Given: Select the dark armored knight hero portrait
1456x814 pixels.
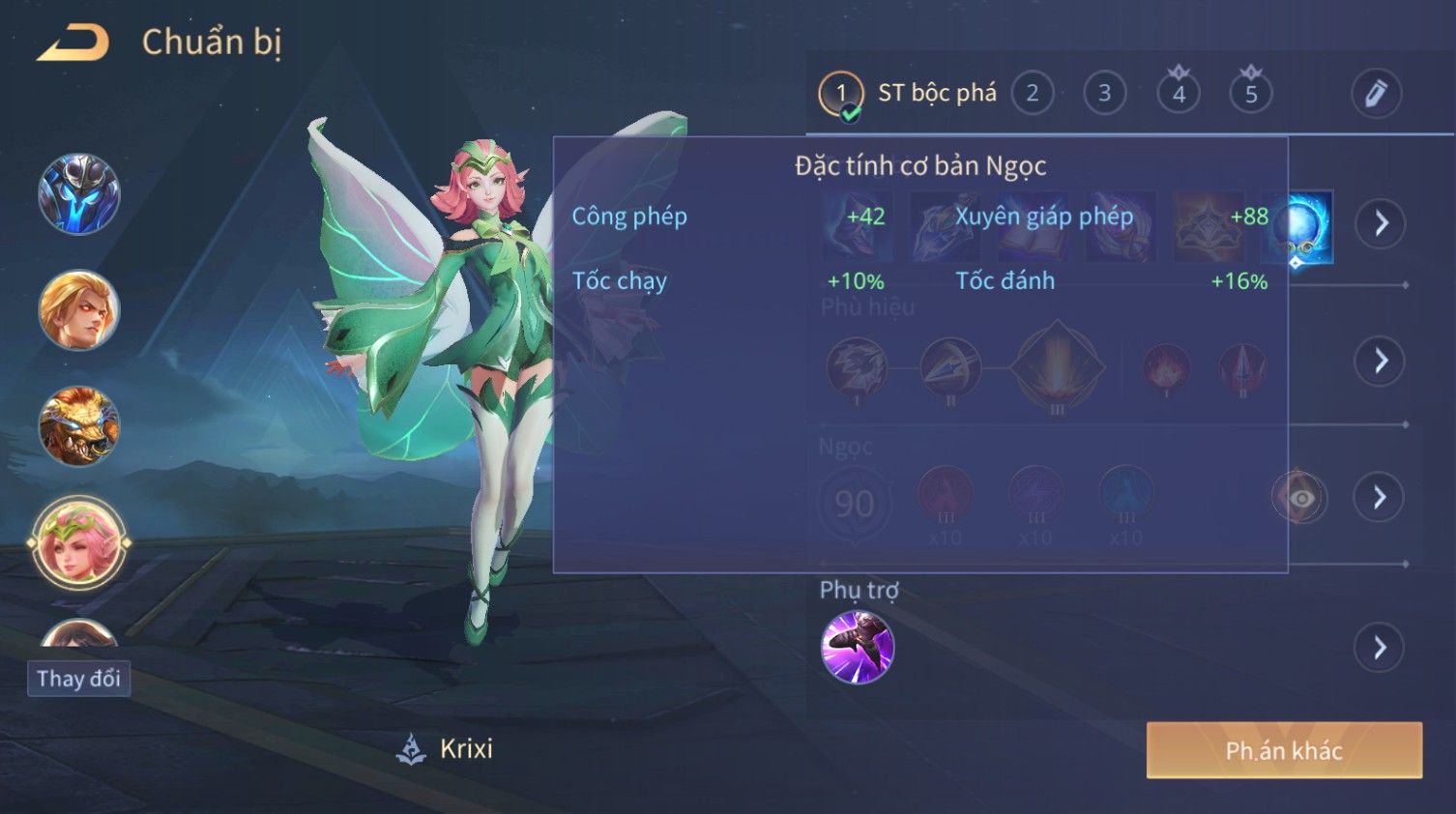Looking at the screenshot, I should pos(78,194).
